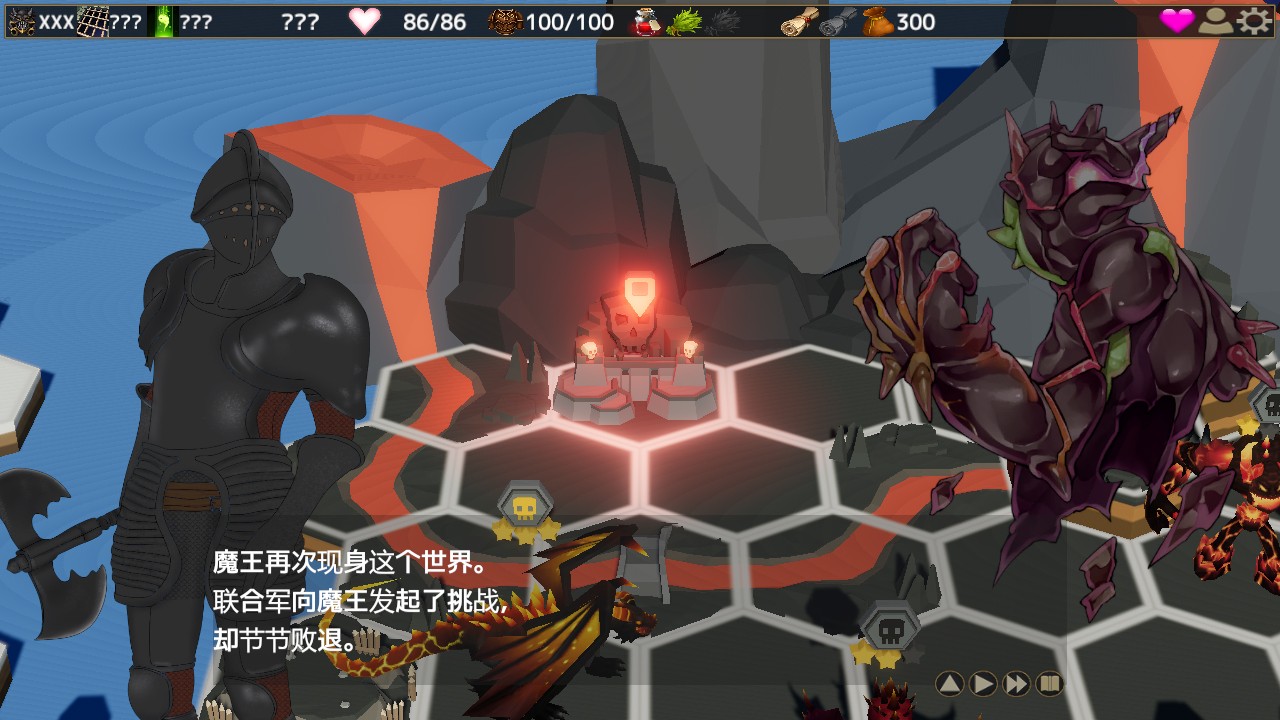
Task: Select the green herb item icon
Action: 683,21
